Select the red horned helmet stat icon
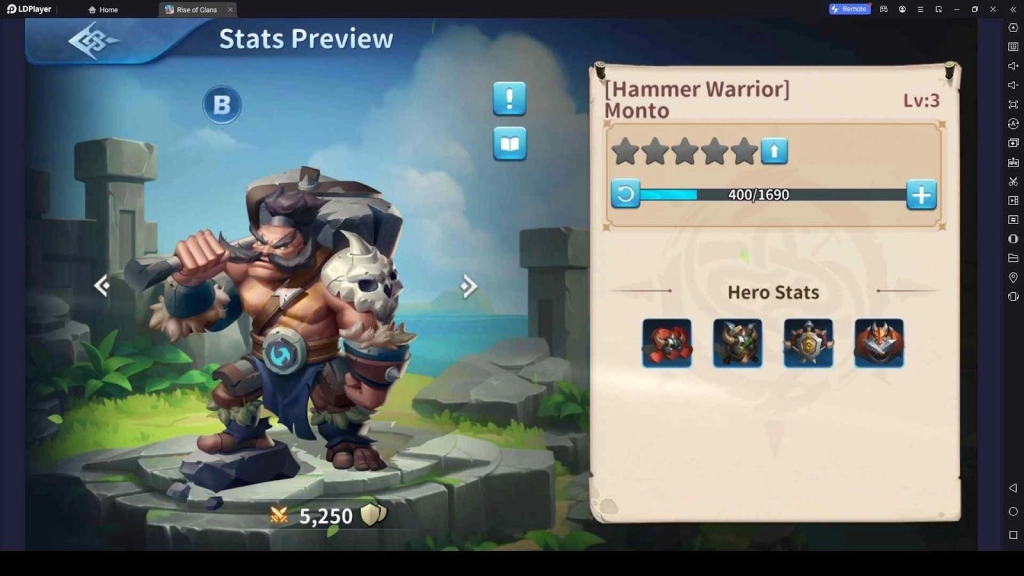1024x576 pixels. pos(879,343)
